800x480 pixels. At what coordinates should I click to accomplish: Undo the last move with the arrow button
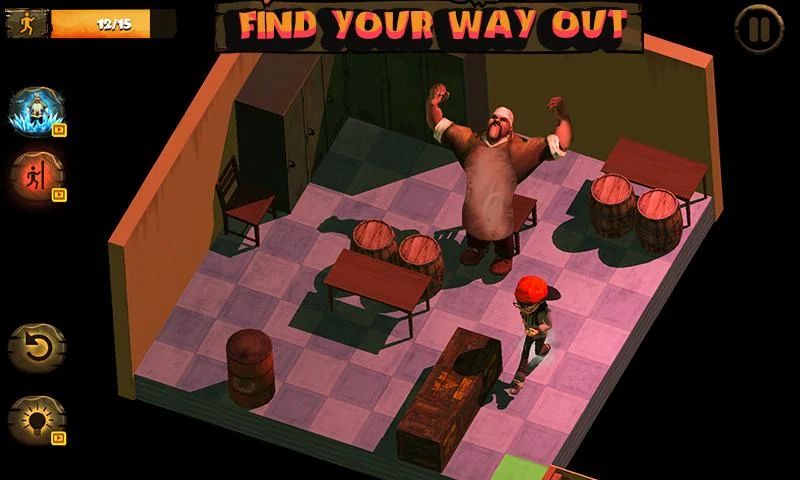[x=36, y=347]
